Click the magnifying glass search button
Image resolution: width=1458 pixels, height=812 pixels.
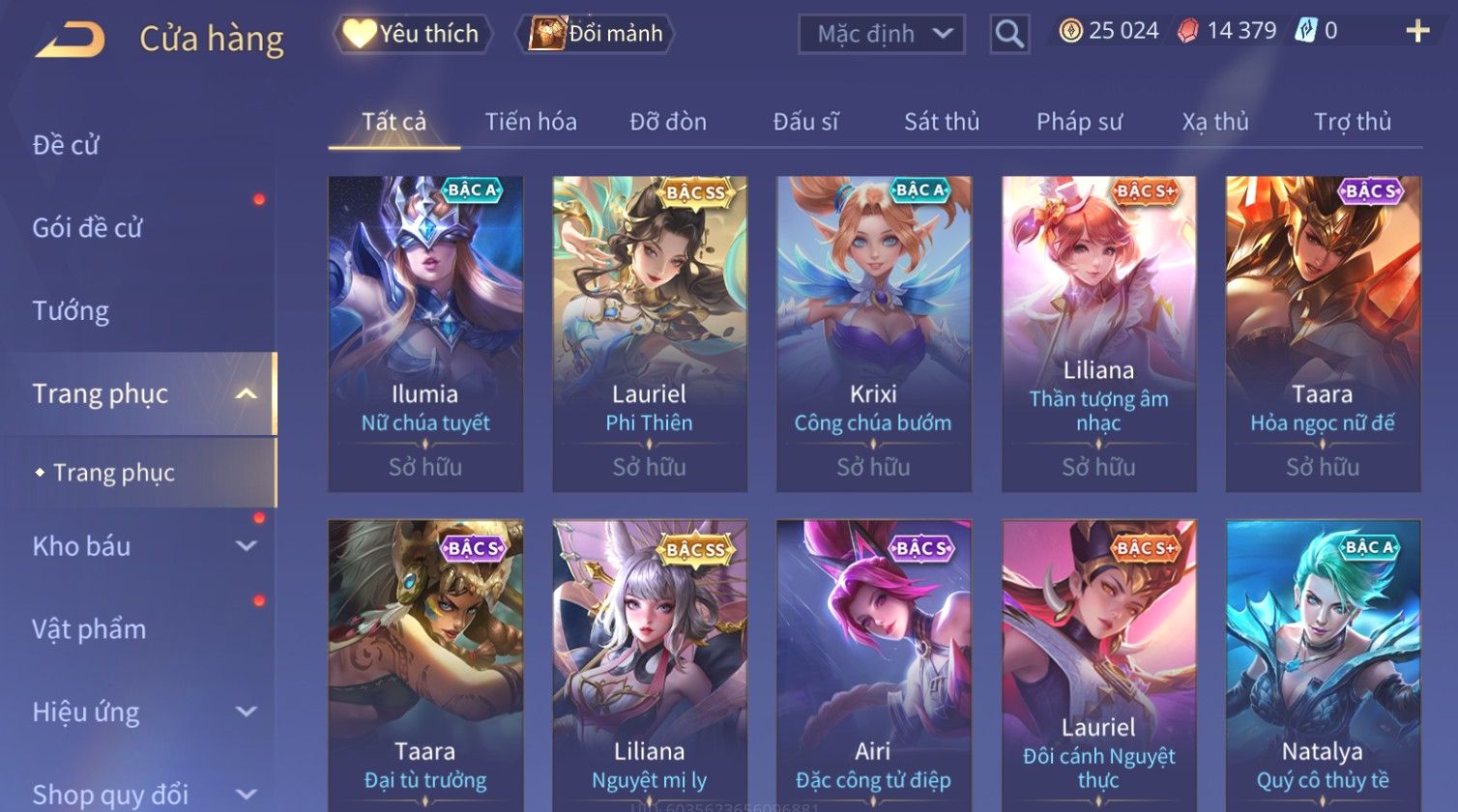coord(1008,35)
